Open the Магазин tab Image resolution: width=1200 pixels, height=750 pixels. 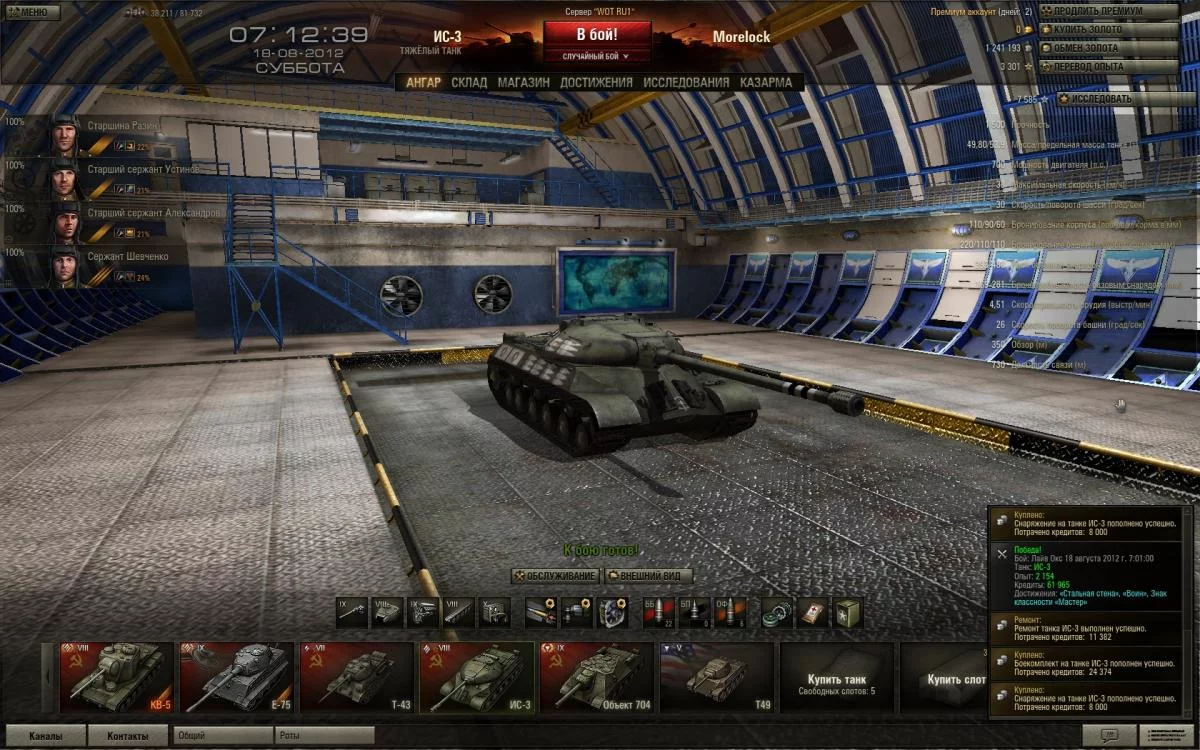523,82
